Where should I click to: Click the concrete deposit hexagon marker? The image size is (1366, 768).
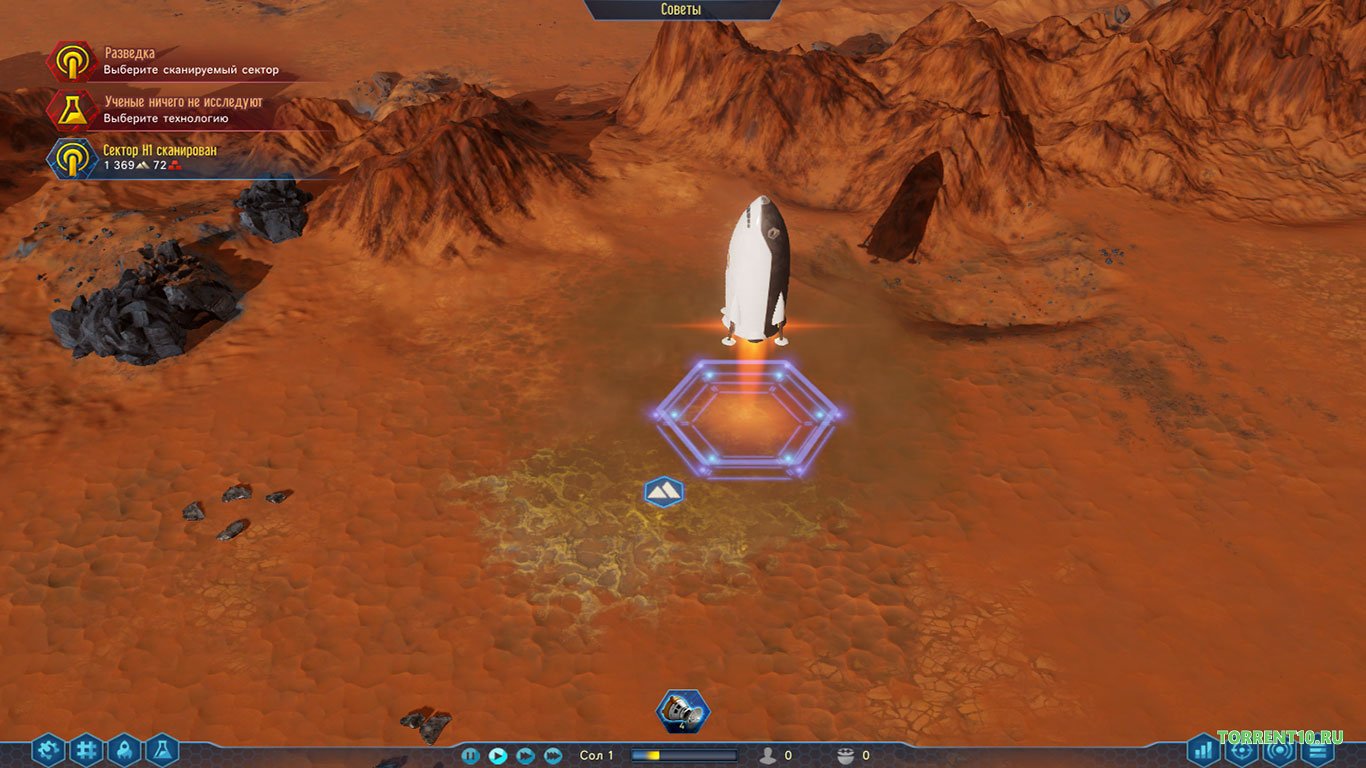click(x=664, y=491)
